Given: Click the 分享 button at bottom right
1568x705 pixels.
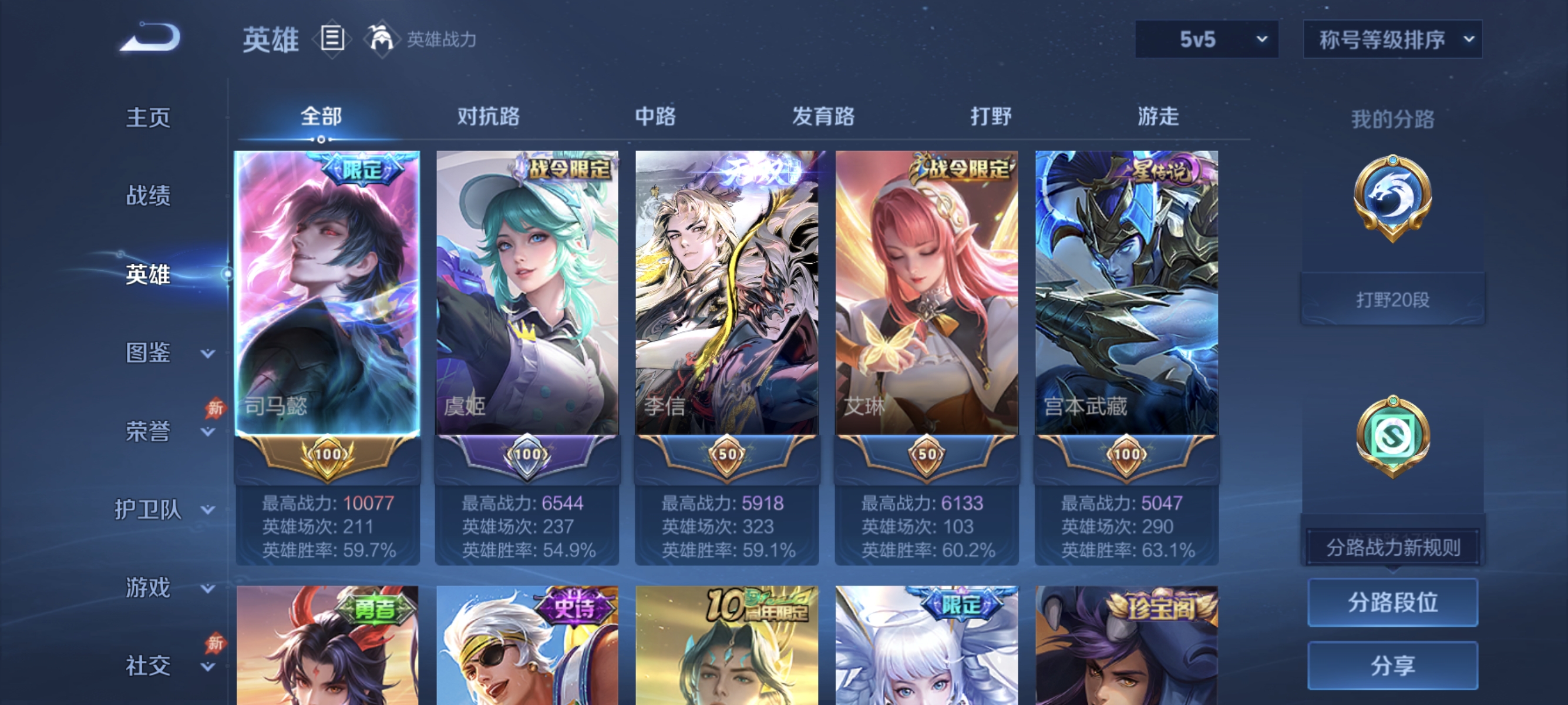Looking at the screenshot, I should click(x=1392, y=665).
